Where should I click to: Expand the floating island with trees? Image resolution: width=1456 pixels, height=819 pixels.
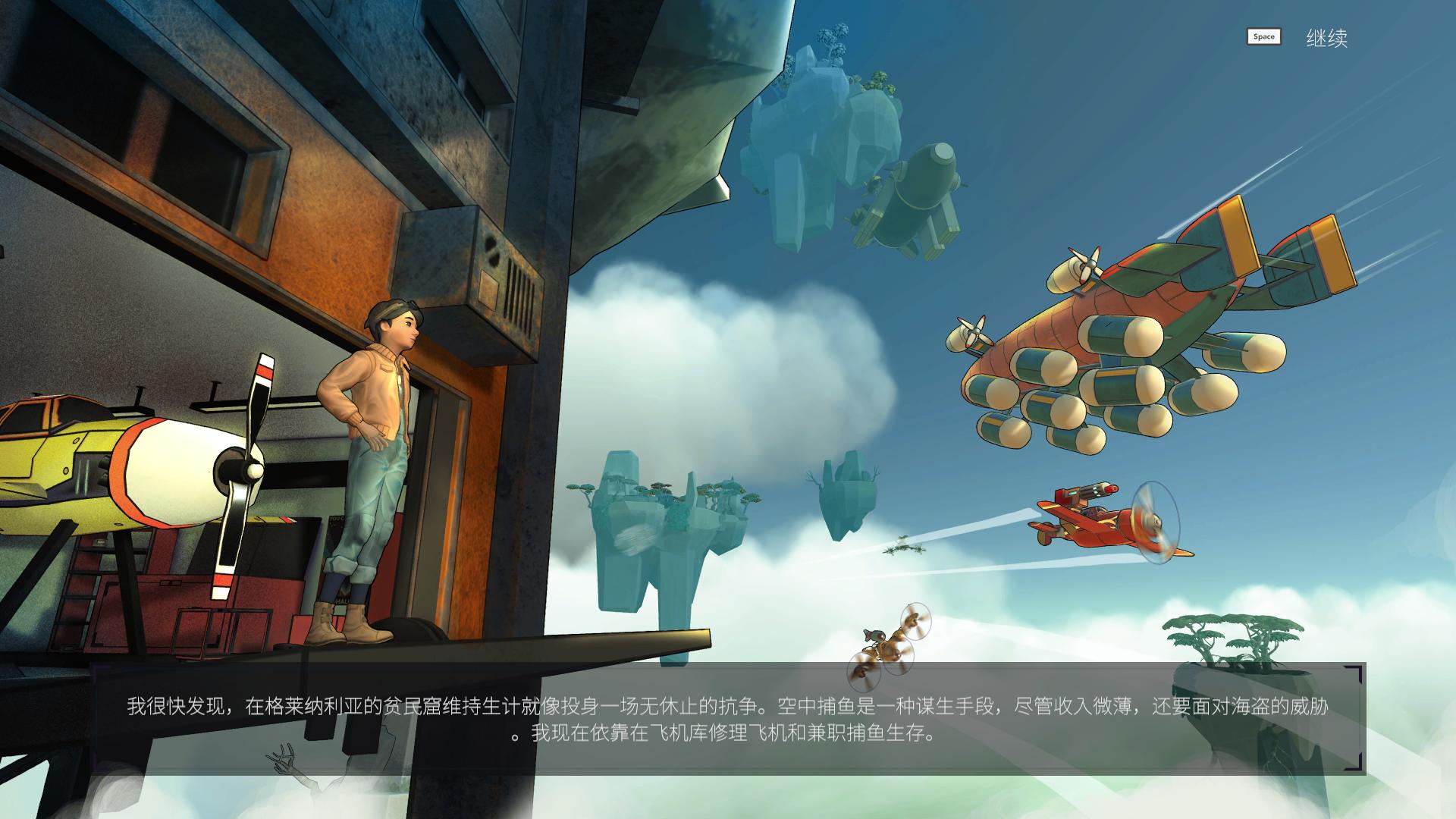667,516
